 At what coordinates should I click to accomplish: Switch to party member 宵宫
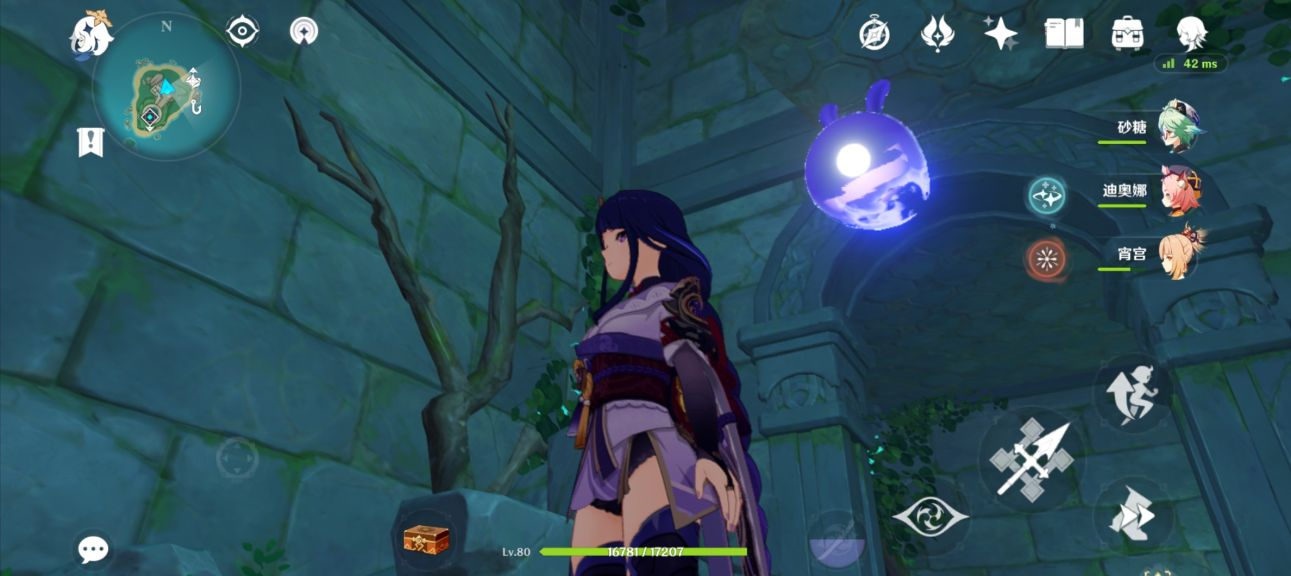click(1180, 254)
